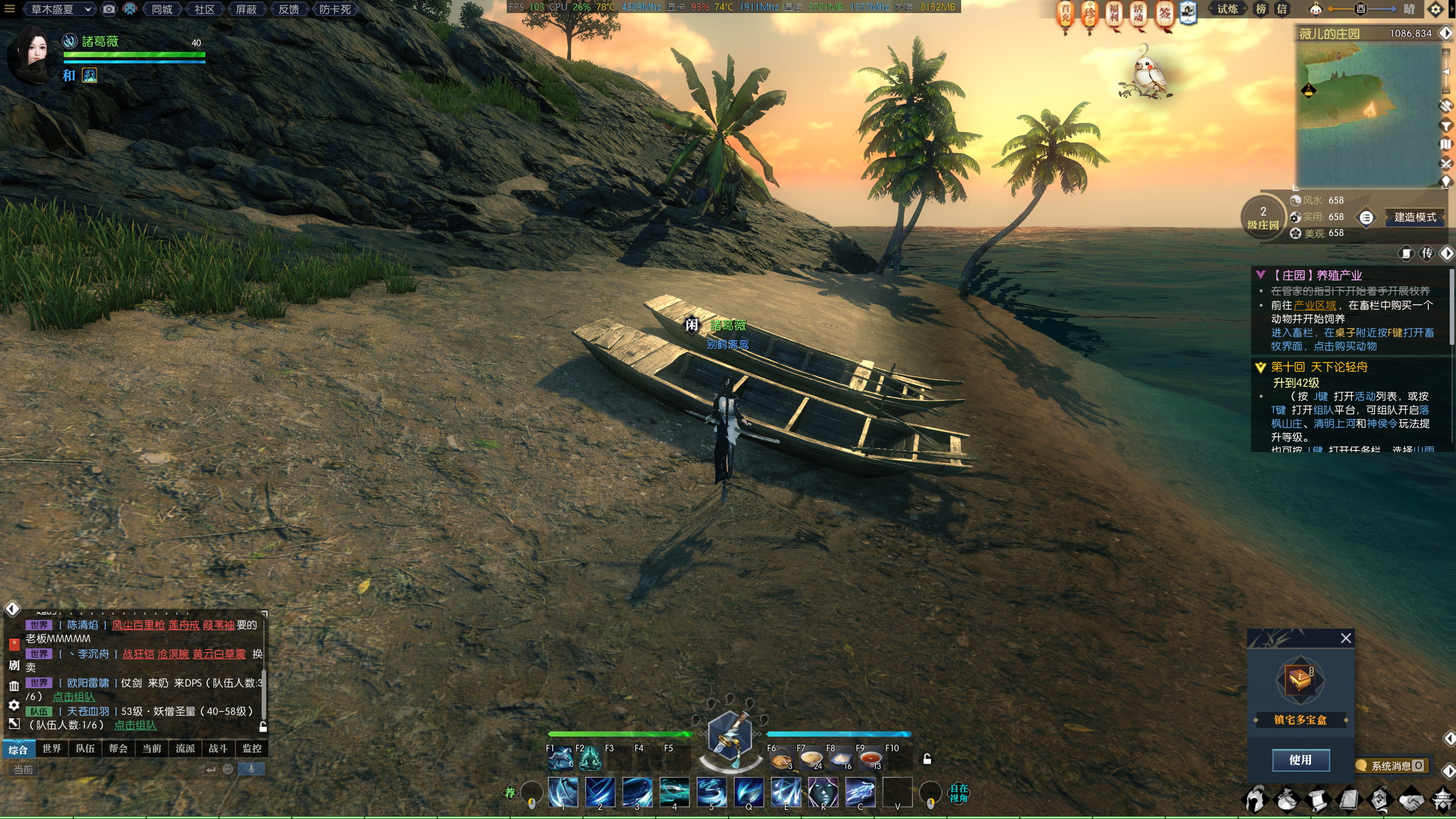Open the 反馈 feedback menu
This screenshot has width=1456, height=819.
[289, 9]
